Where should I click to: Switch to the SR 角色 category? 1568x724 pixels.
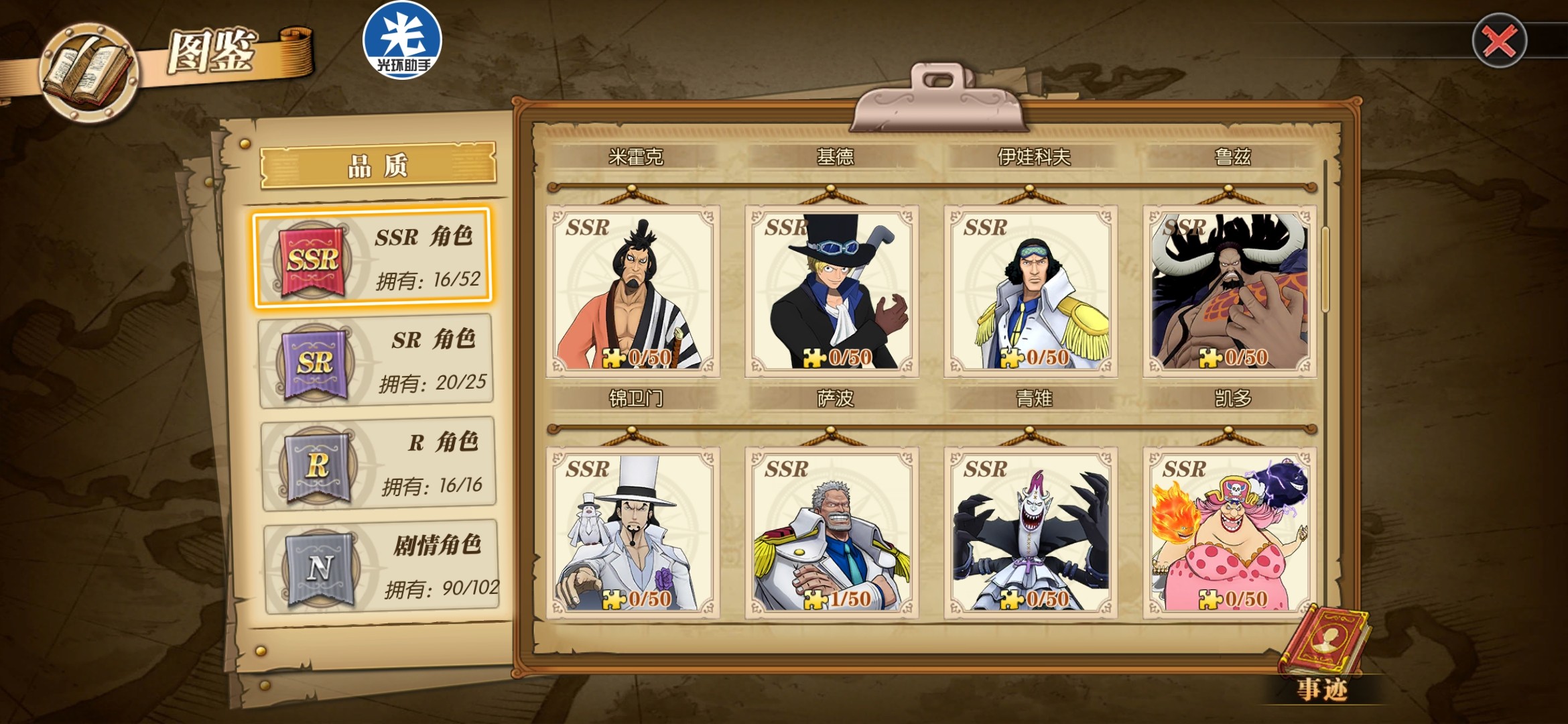[376, 361]
